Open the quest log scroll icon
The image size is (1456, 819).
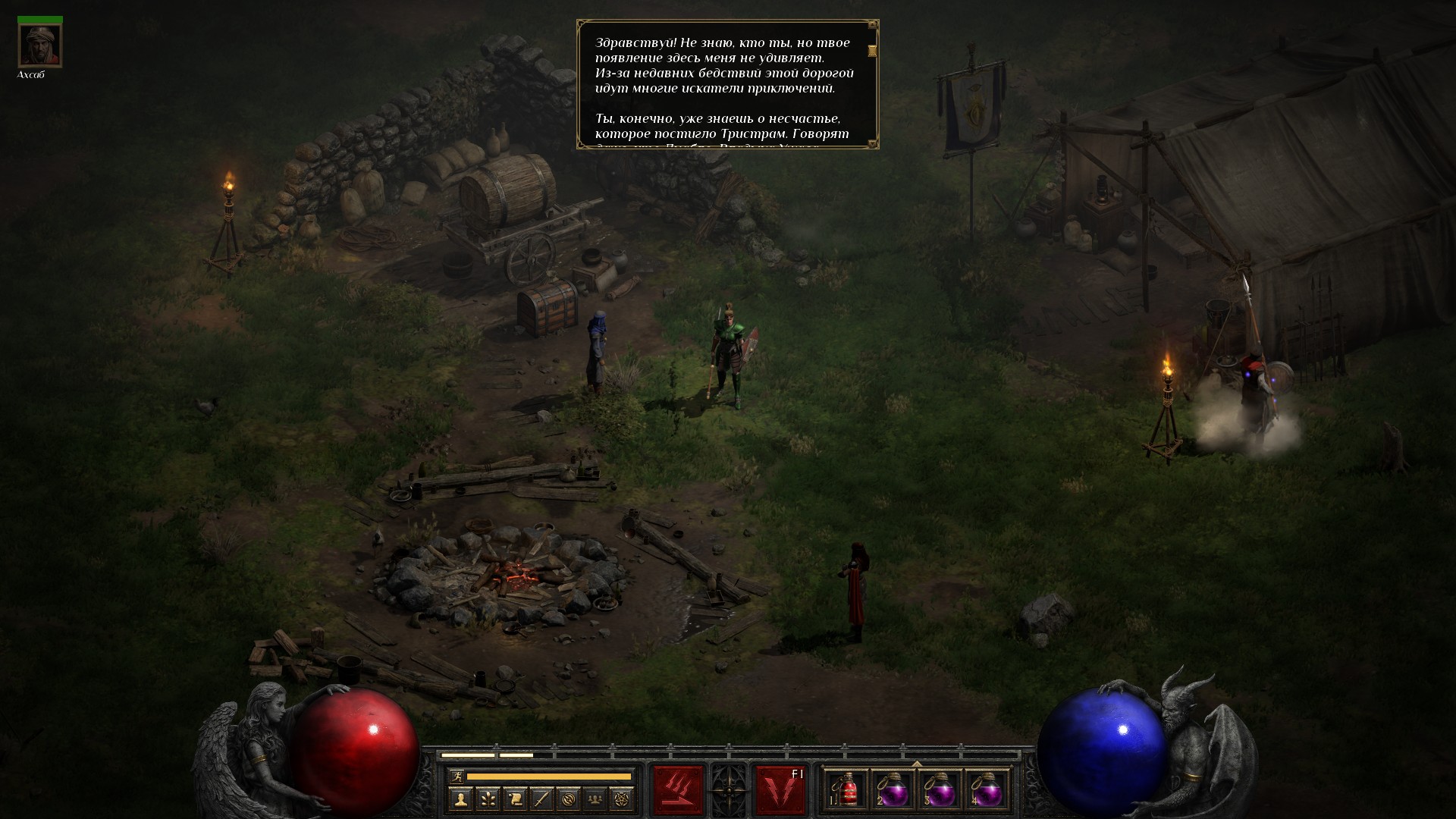[x=515, y=799]
